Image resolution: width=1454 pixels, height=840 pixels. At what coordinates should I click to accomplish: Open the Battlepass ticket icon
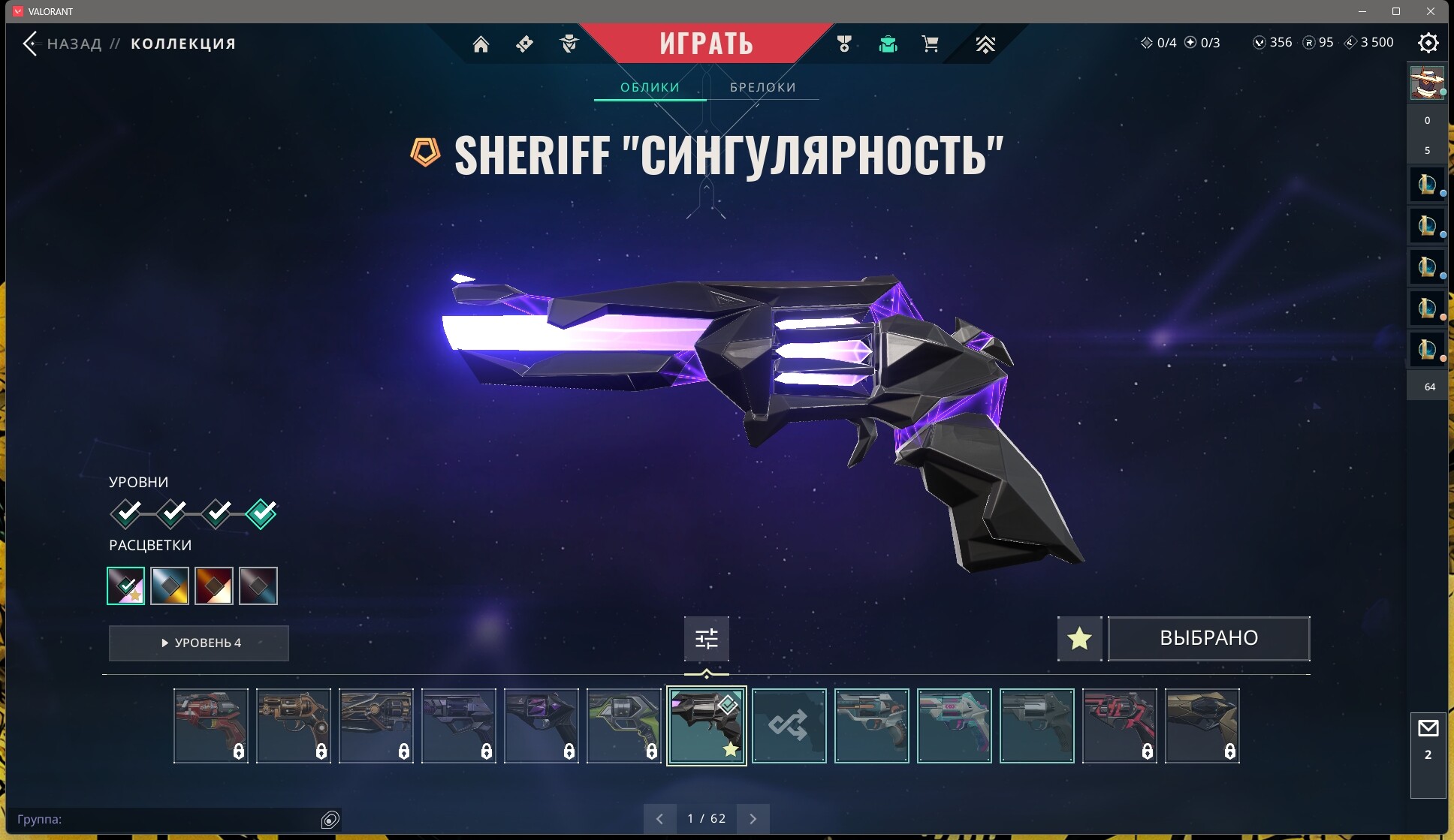(x=524, y=44)
